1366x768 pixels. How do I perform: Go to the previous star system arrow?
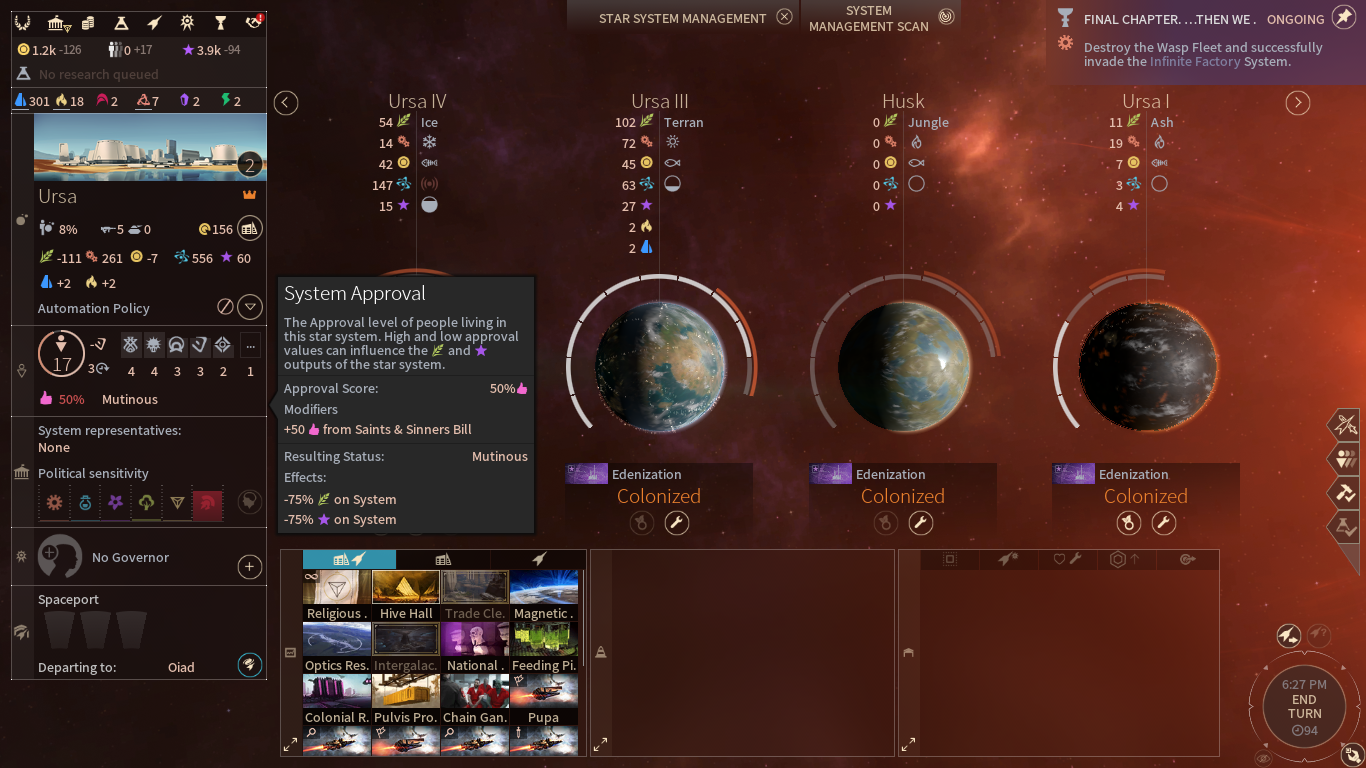point(286,102)
